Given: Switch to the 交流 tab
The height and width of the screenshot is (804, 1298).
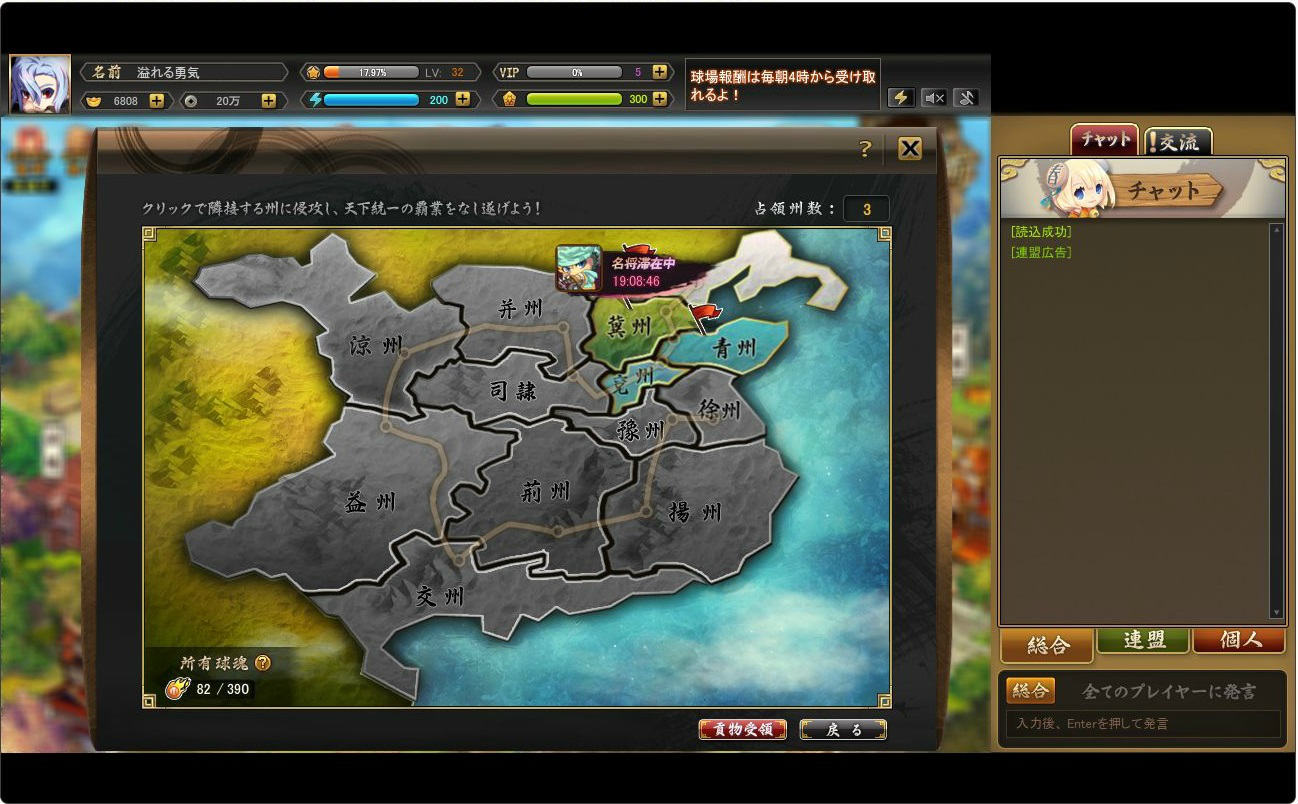Looking at the screenshot, I should (1177, 140).
